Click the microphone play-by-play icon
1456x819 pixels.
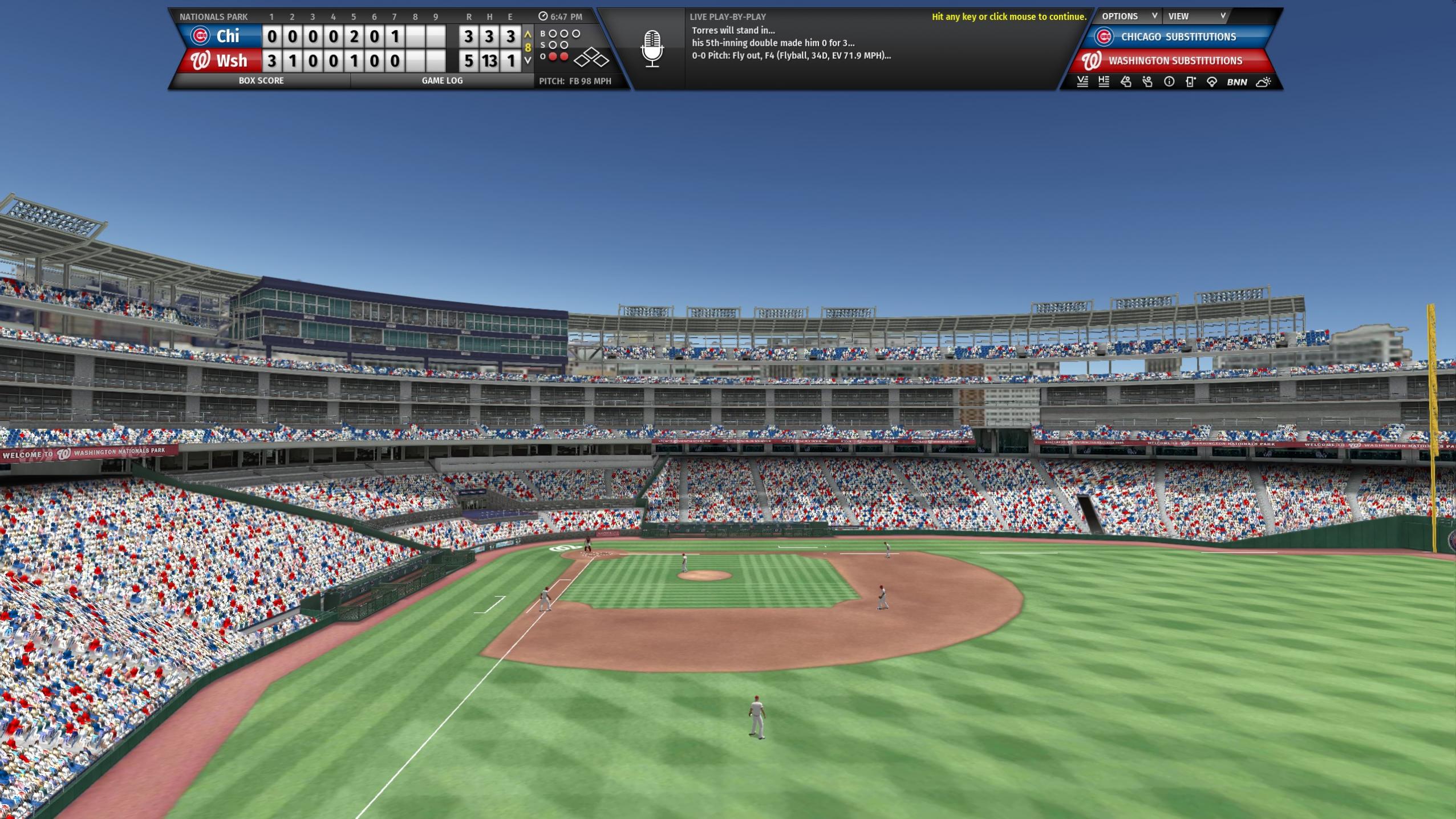[652, 49]
